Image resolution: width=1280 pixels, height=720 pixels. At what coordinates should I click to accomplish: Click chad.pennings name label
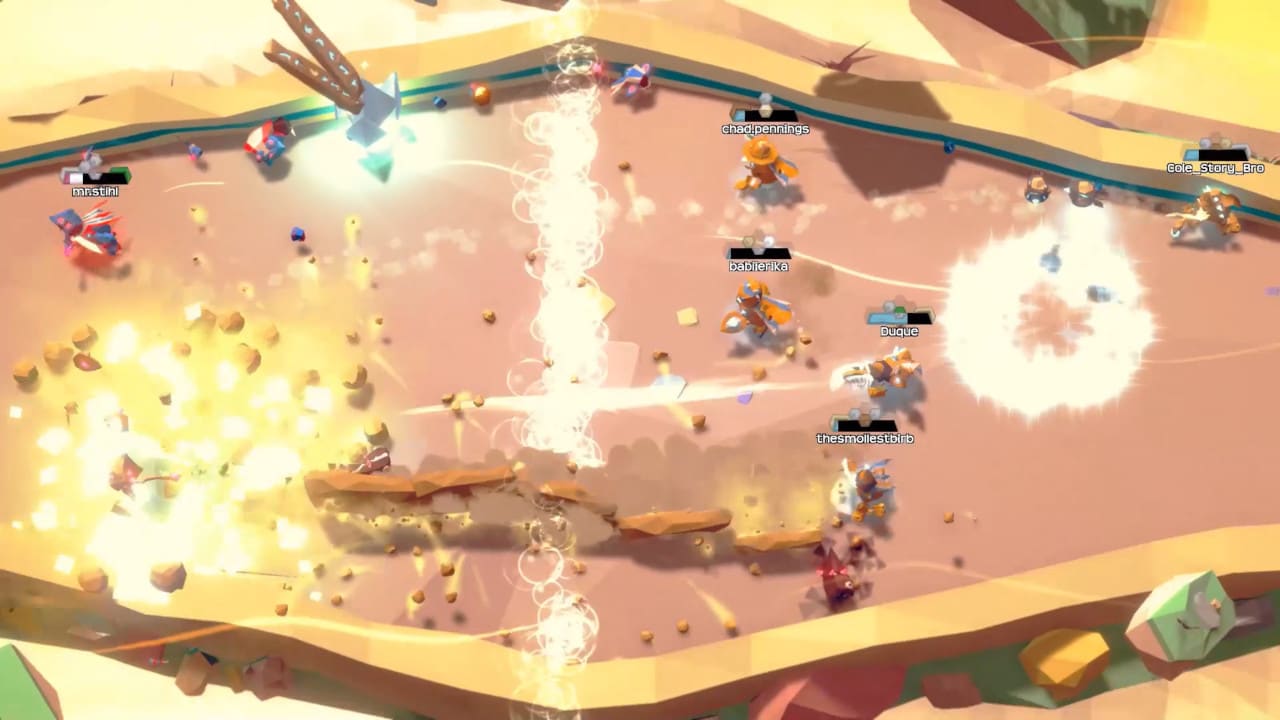point(764,128)
